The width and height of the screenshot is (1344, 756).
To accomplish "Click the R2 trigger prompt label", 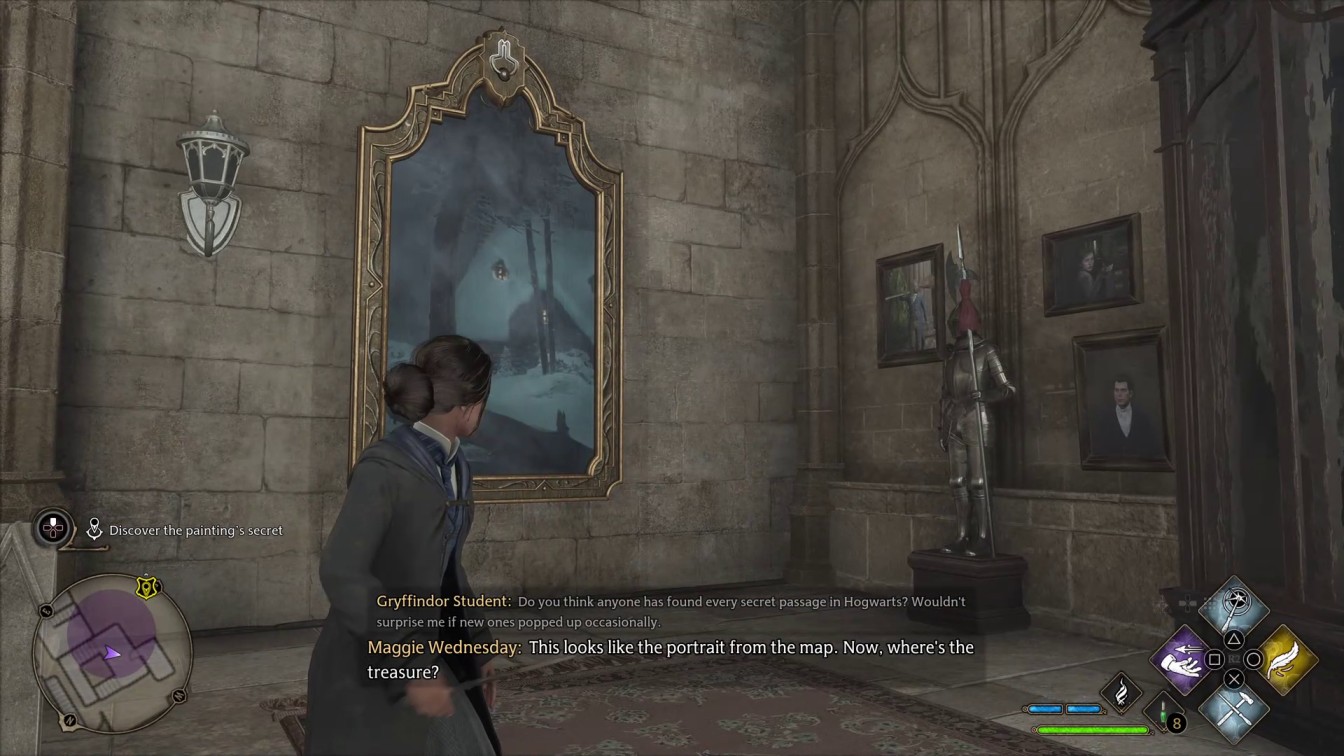I will (x=1234, y=657).
